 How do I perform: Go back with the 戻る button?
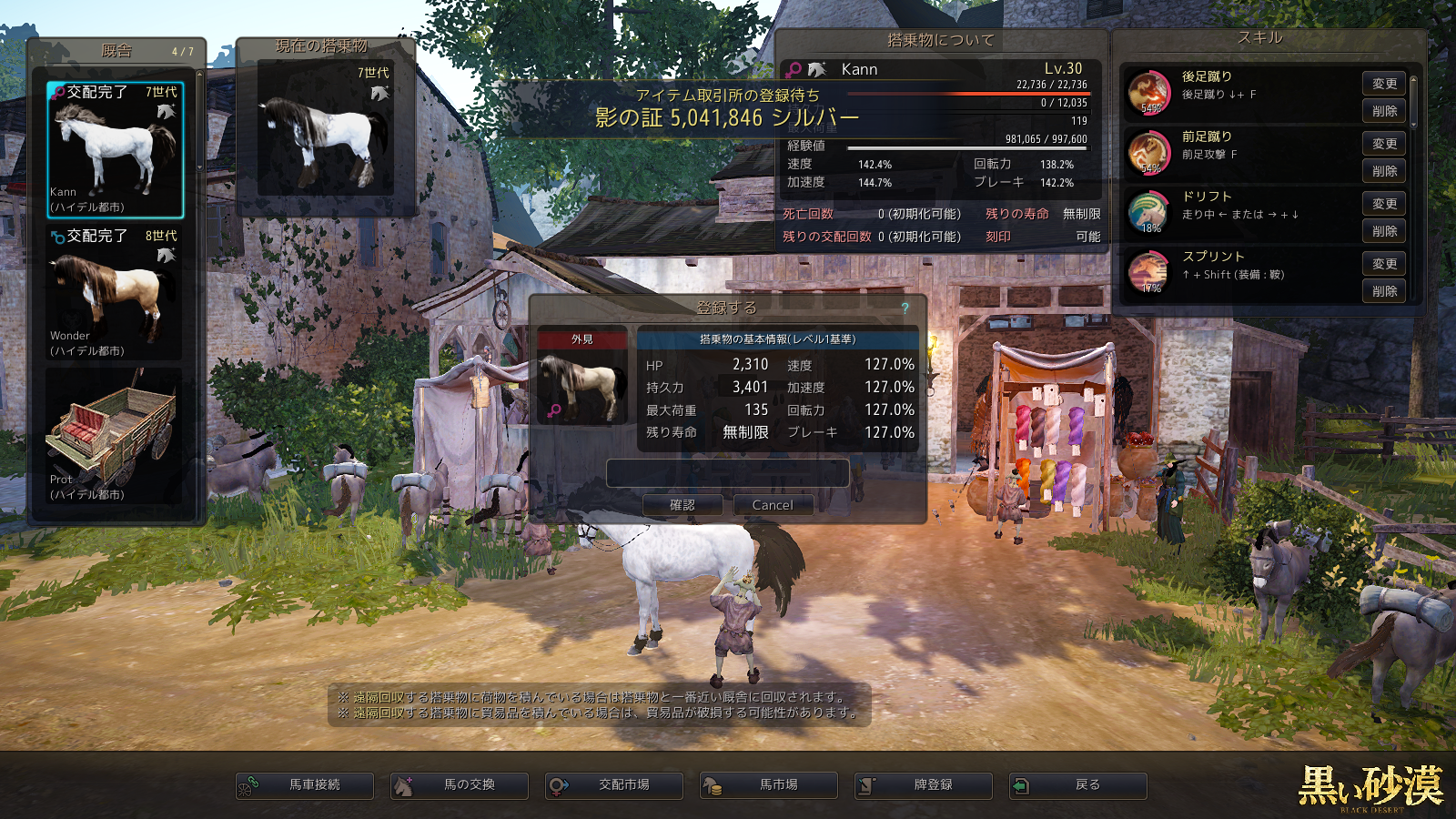pos(1078,785)
